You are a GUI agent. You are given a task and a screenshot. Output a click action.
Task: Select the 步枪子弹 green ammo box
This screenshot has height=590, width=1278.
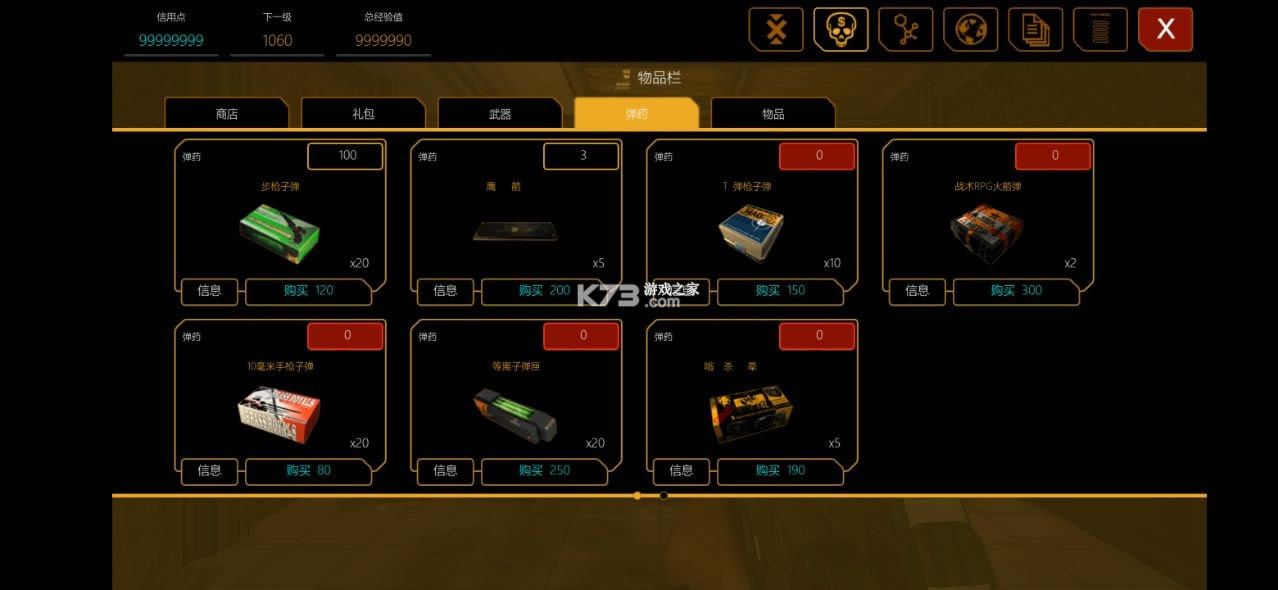click(279, 229)
